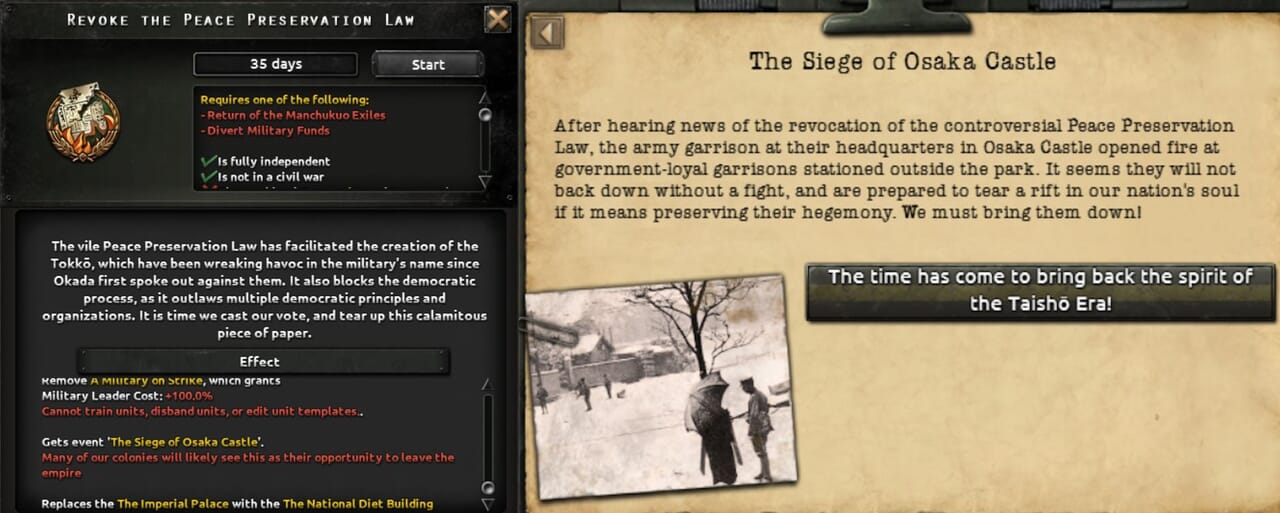The height and width of the screenshot is (513, 1280).
Task: Choose the Taishō Era event option
Action: tap(1040, 291)
